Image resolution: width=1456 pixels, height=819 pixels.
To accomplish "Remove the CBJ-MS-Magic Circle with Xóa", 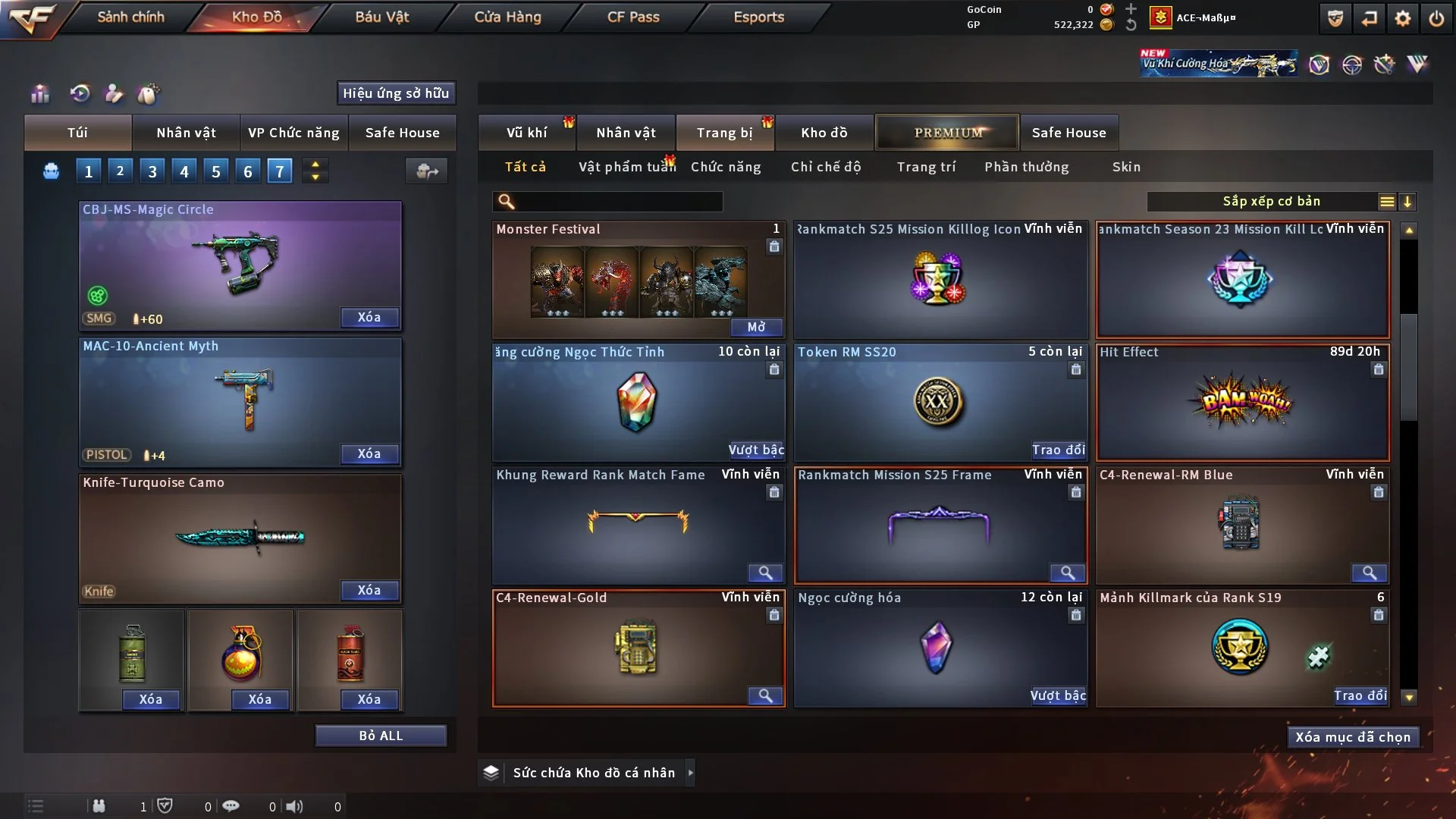I will (369, 317).
